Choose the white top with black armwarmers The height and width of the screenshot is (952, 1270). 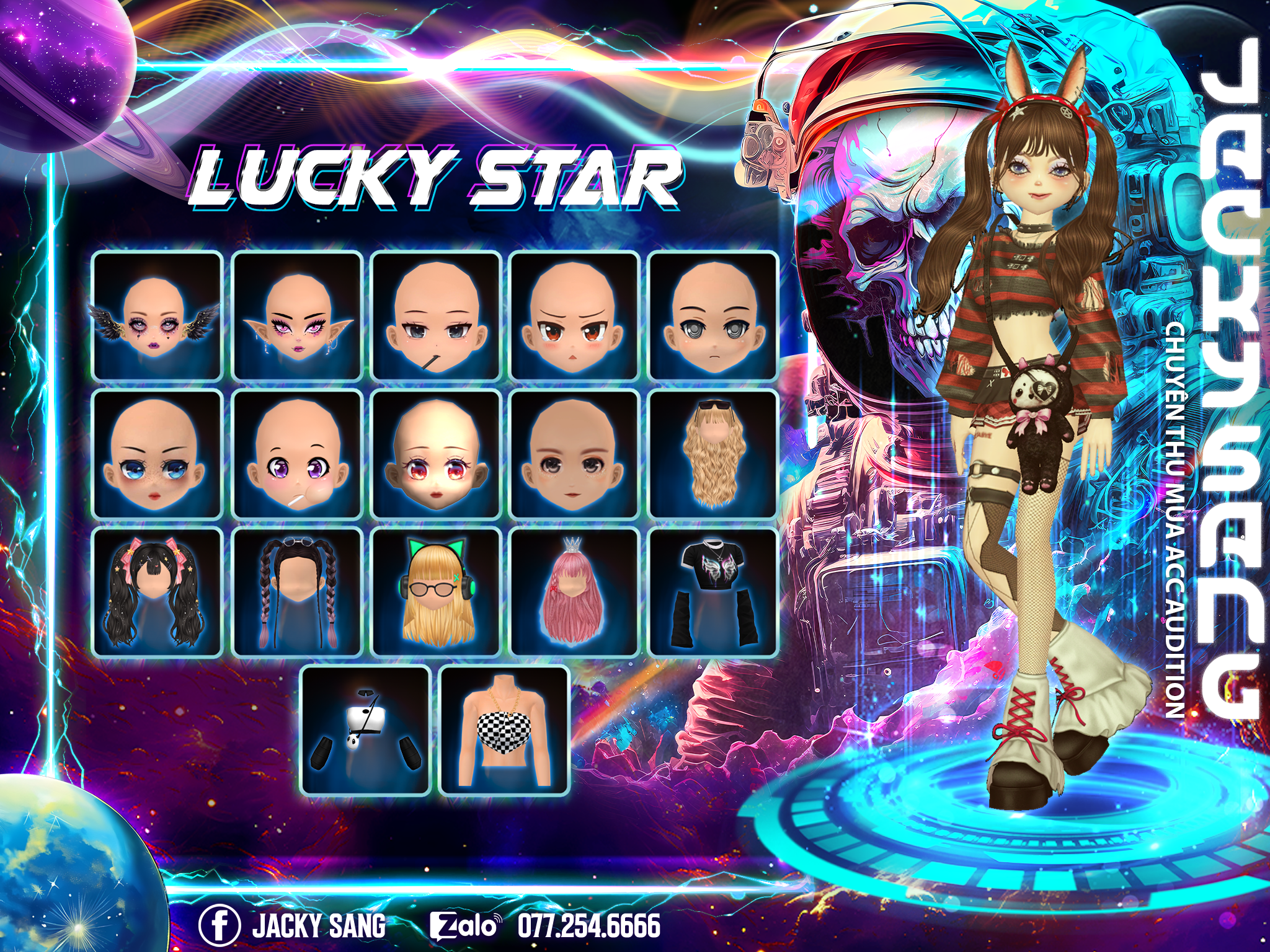coord(366,731)
